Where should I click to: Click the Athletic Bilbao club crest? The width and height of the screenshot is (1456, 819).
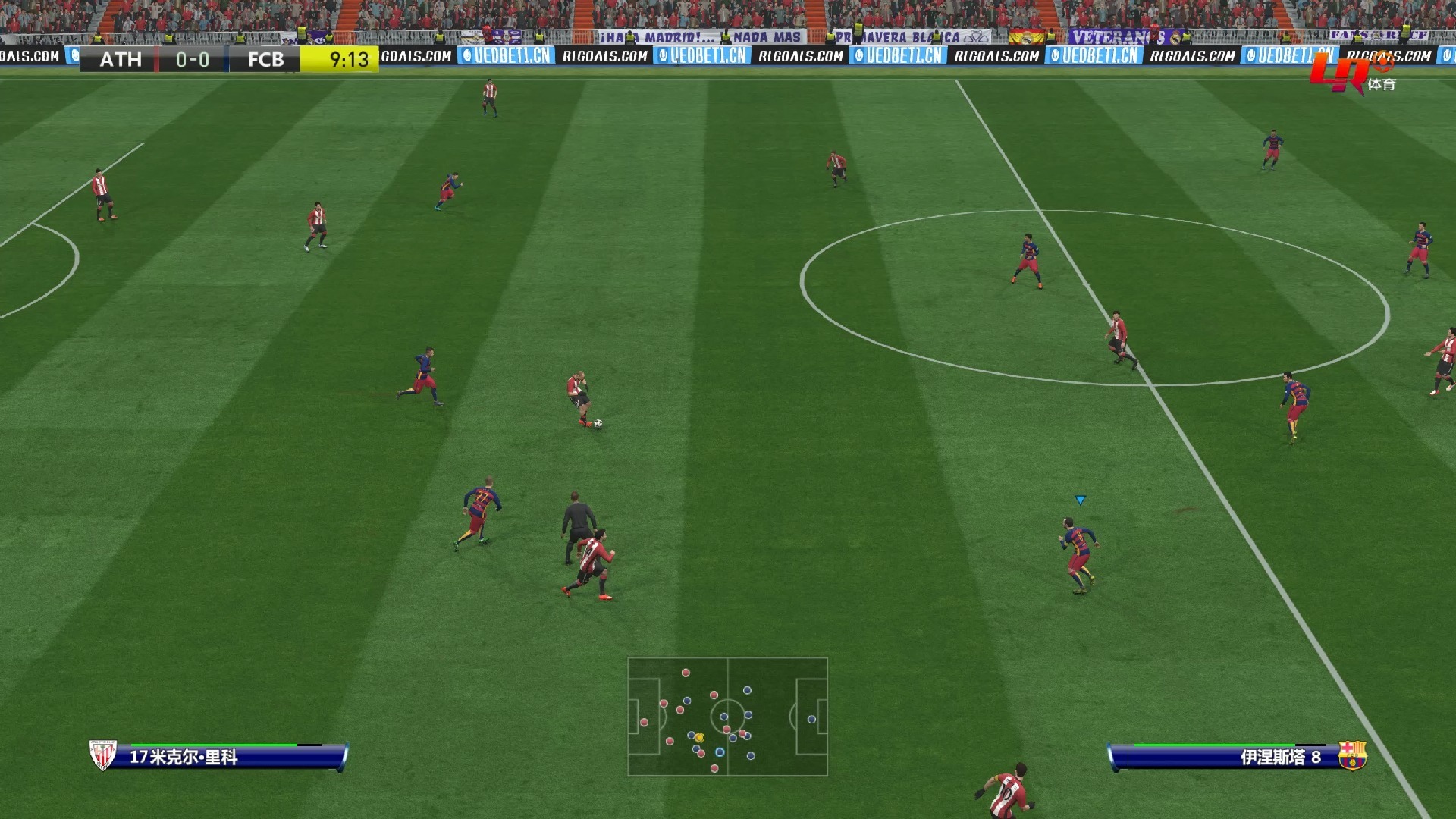point(102,755)
